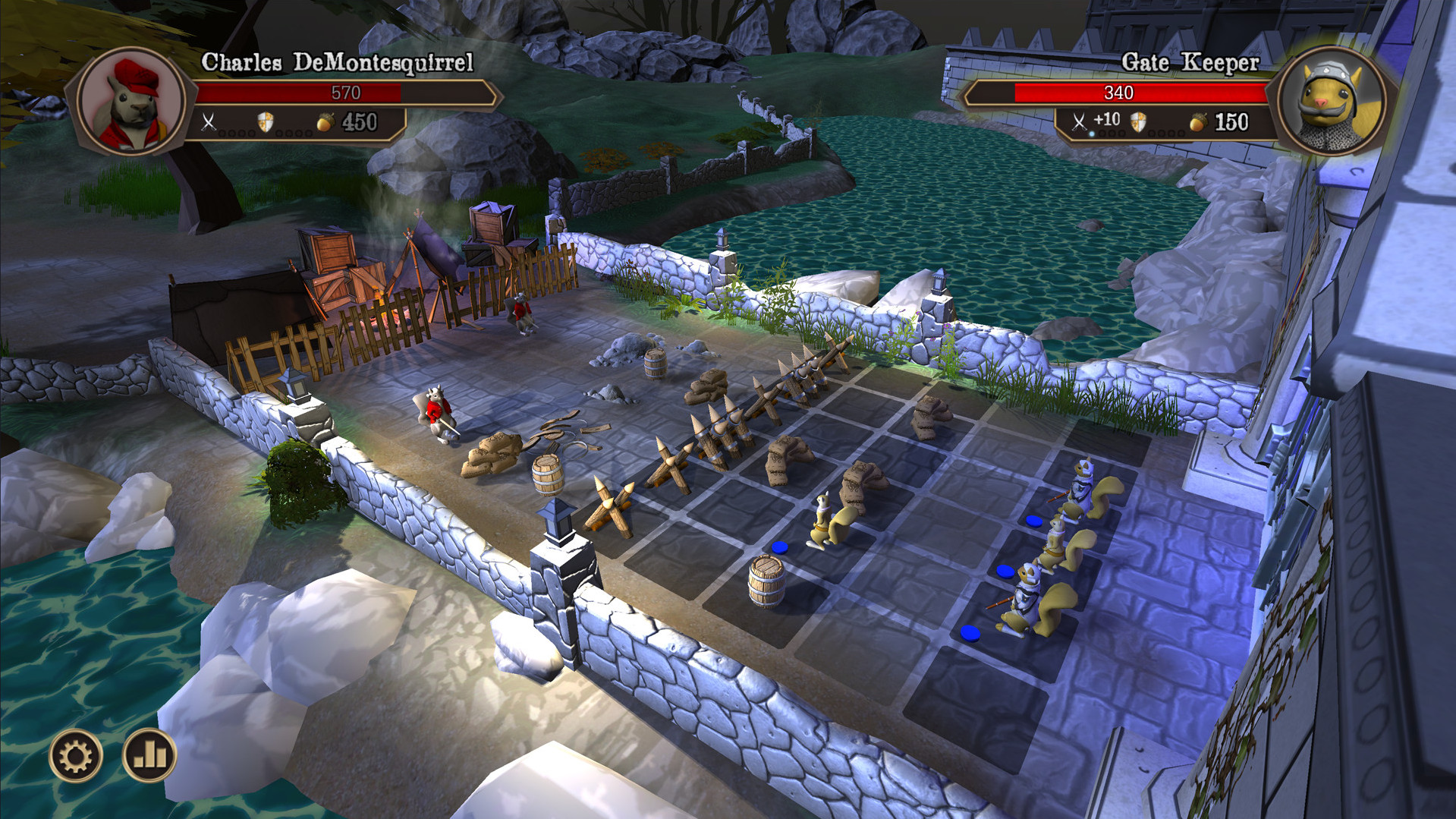Open the gear settings menu

pyautogui.click(x=76, y=756)
